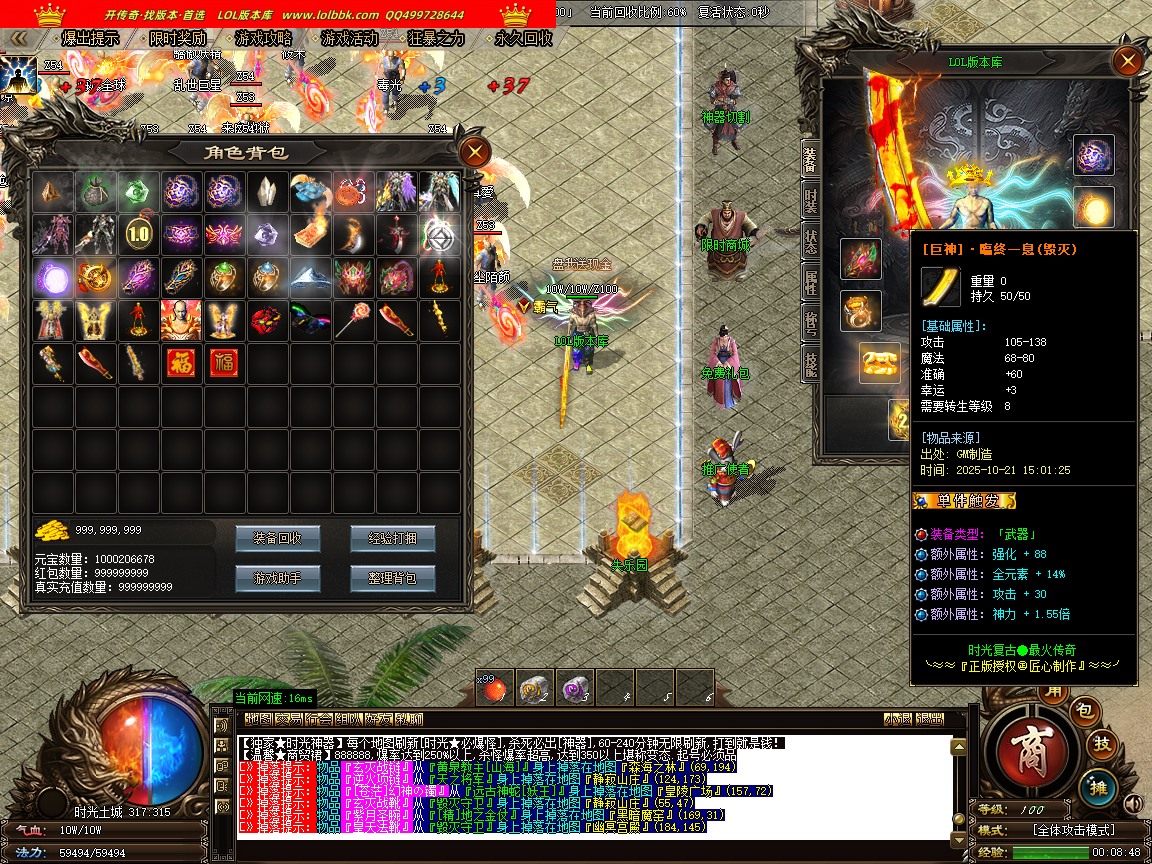The height and width of the screenshot is (864, 1152).
Task: Open the 游戏活动 events menu
Action: [349, 38]
